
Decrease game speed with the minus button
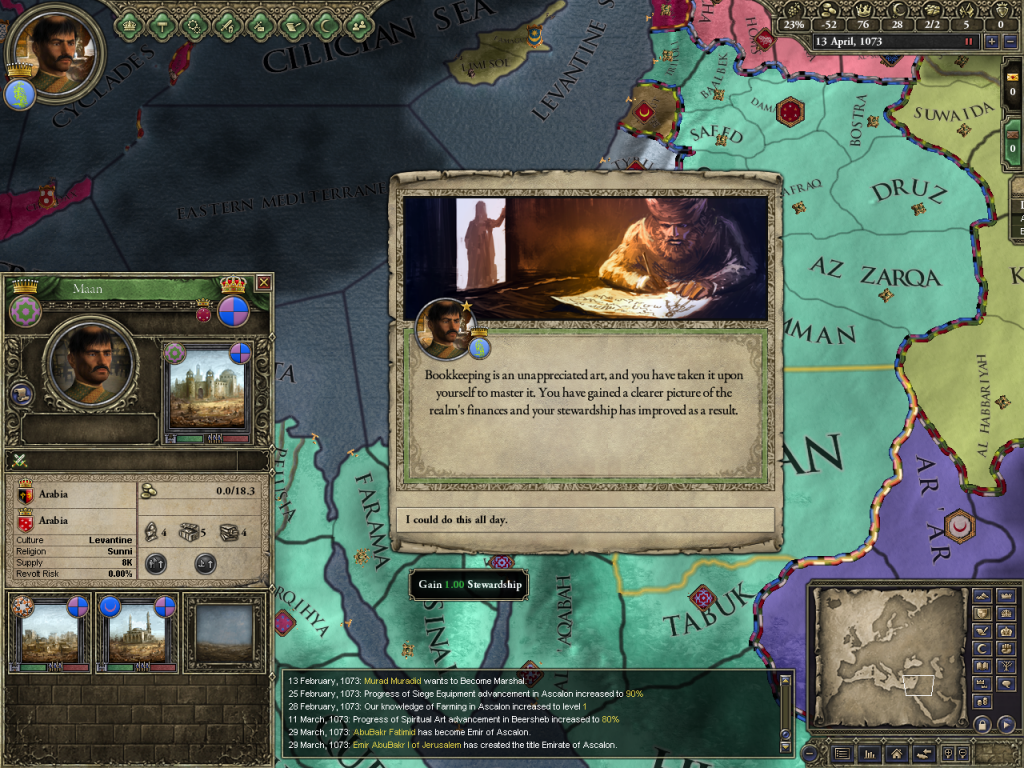pos(1010,42)
